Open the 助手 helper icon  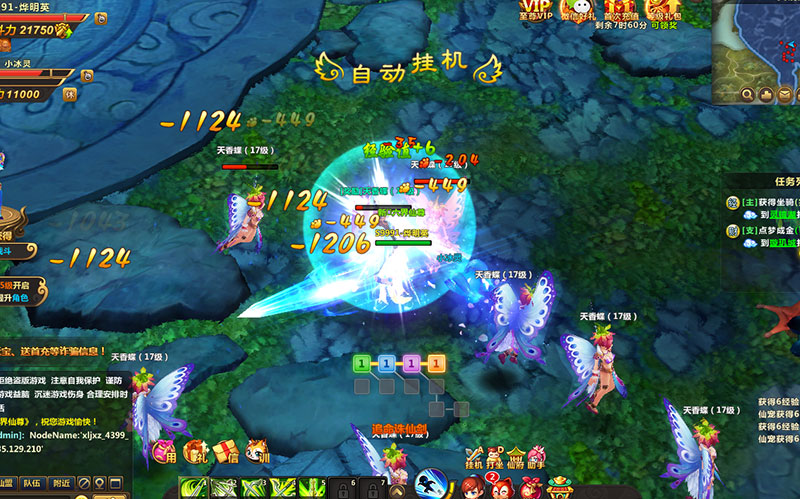(x=537, y=458)
